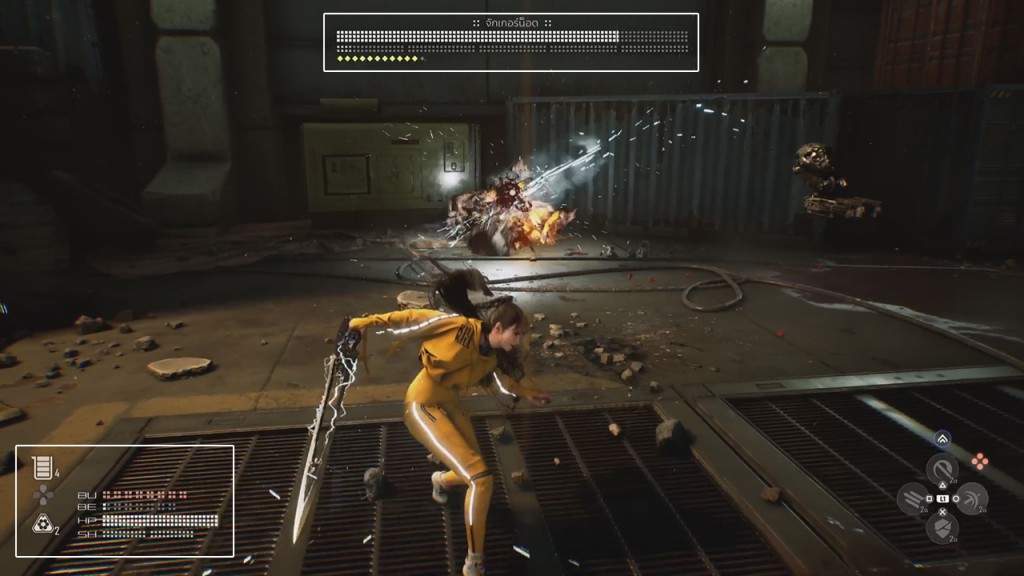Click the double chevron icon above skills
1024x576 pixels.
coord(942,439)
